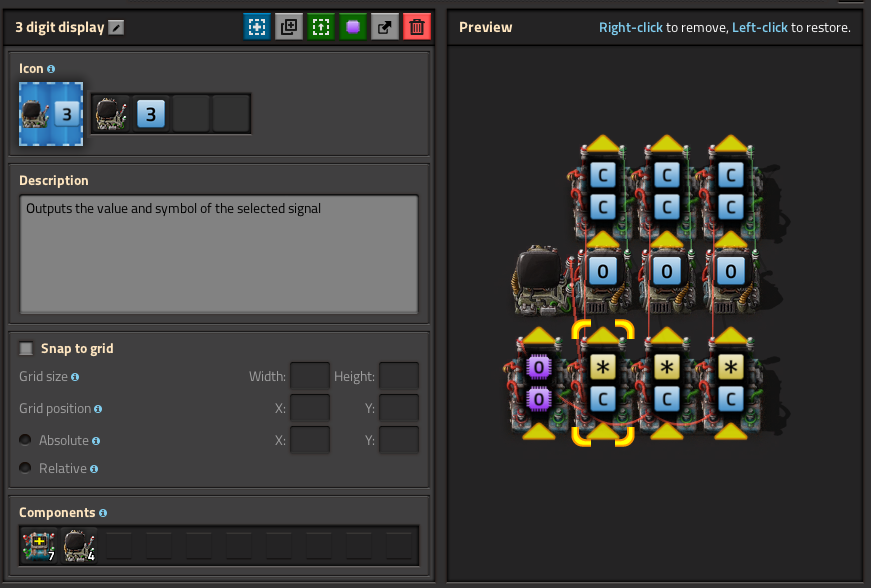Image resolution: width=871 pixels, height=588 pixels.
Task: Toggle the Snap to grid checkbox
Action: coord(26,349)
